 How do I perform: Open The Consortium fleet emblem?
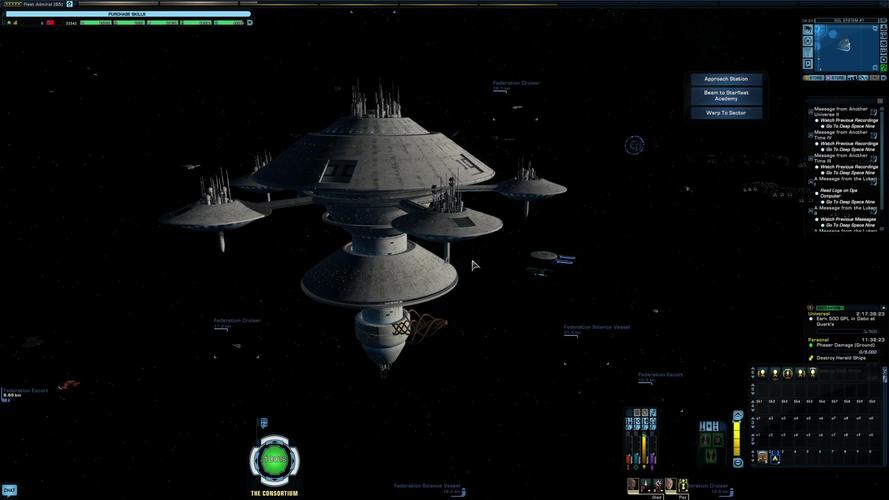coord(273,460)
